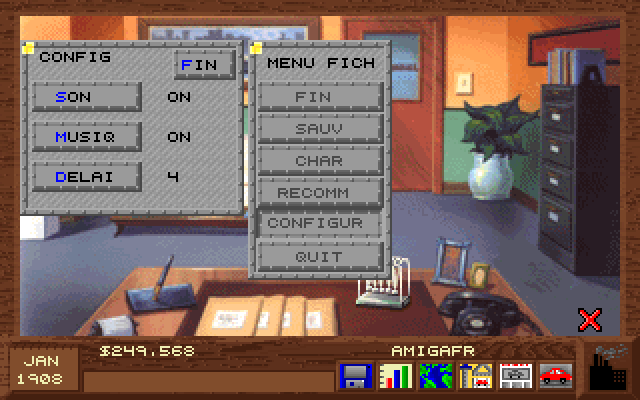Select CHAR to load a game
Screen dimensions: 640x400
320,161
